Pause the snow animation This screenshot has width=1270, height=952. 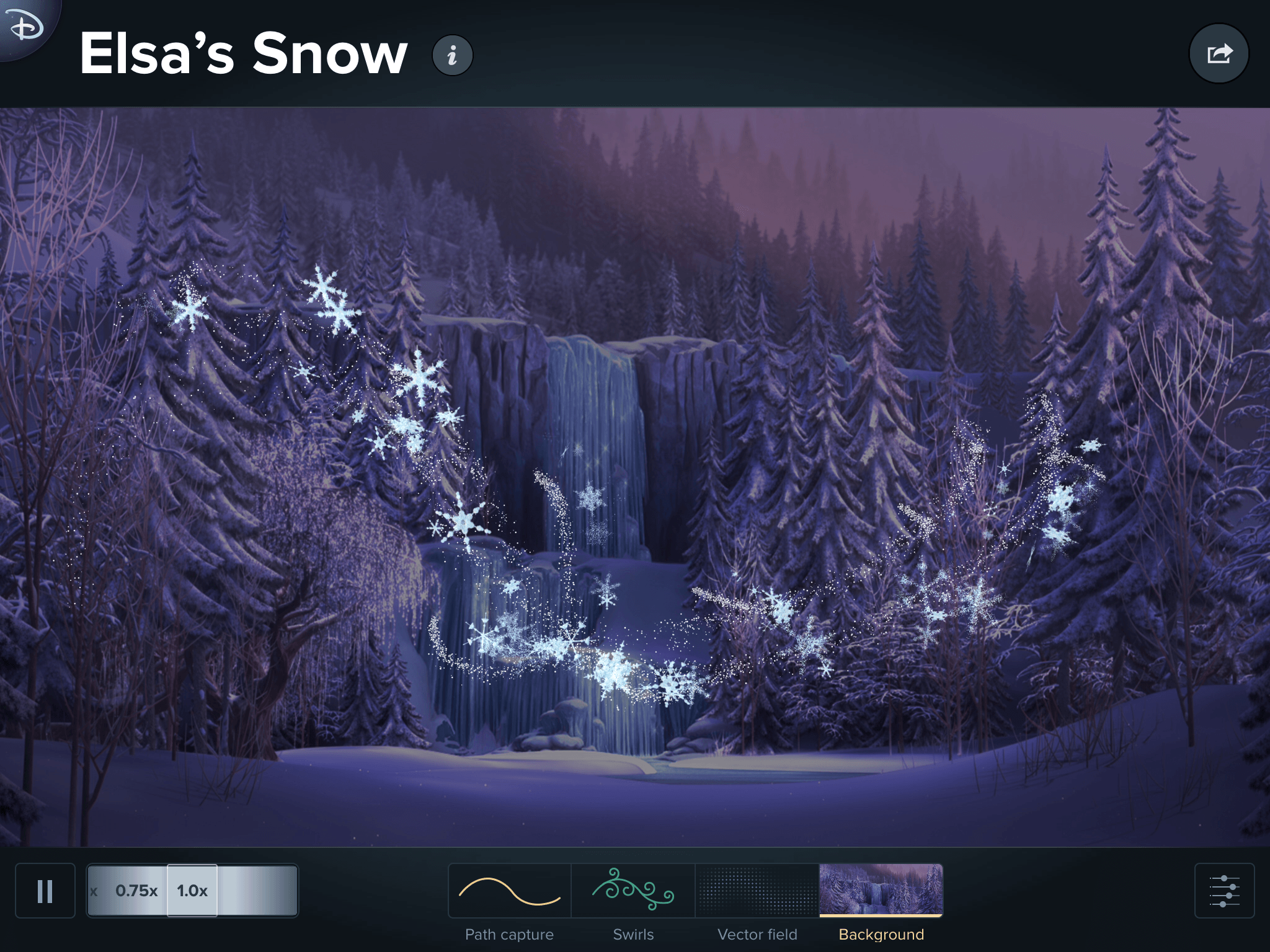(x=45, y=891)
